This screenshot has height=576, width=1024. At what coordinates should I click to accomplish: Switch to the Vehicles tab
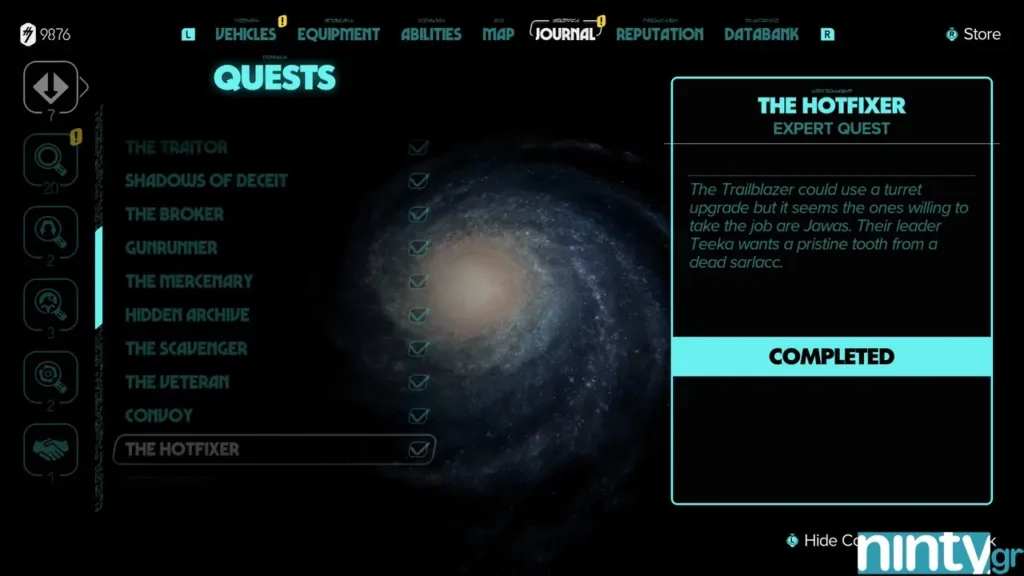247,34
